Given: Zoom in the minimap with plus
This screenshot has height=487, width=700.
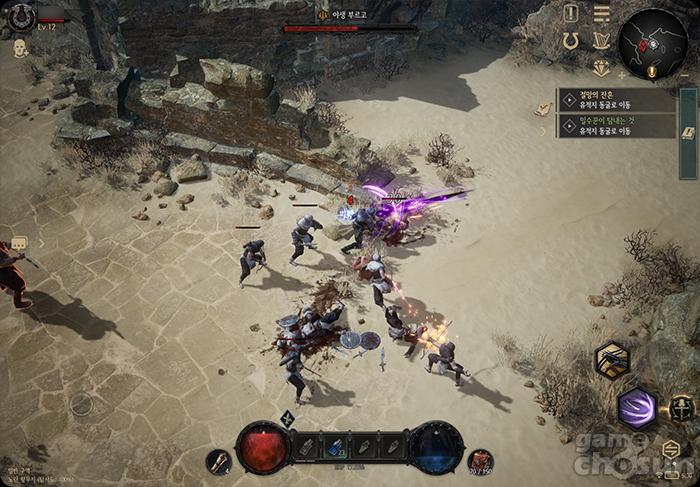Looking at the screenshot, I should click(621, 75).
